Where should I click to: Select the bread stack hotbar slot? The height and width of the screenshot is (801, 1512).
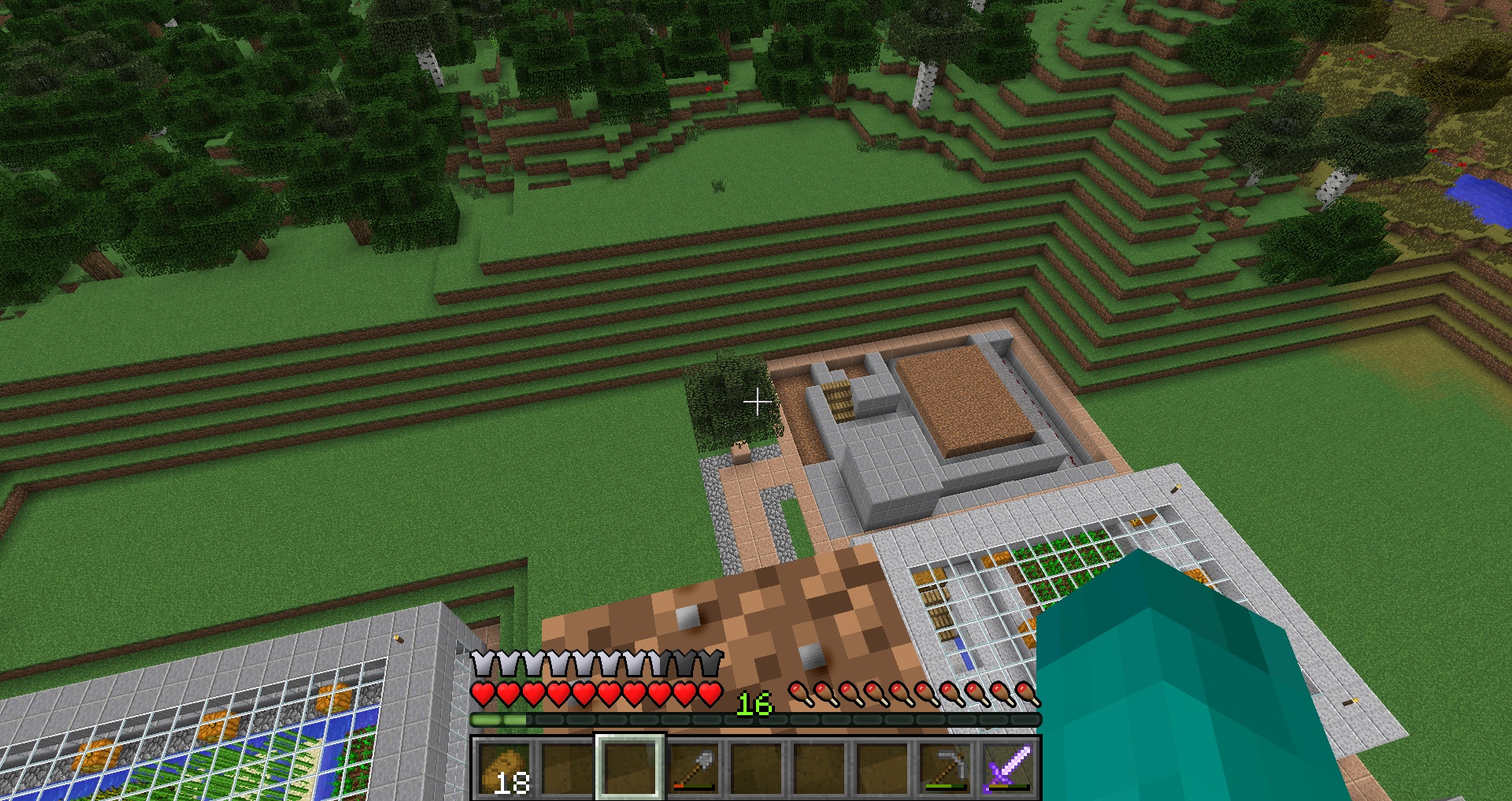click(x=504, y=768)
